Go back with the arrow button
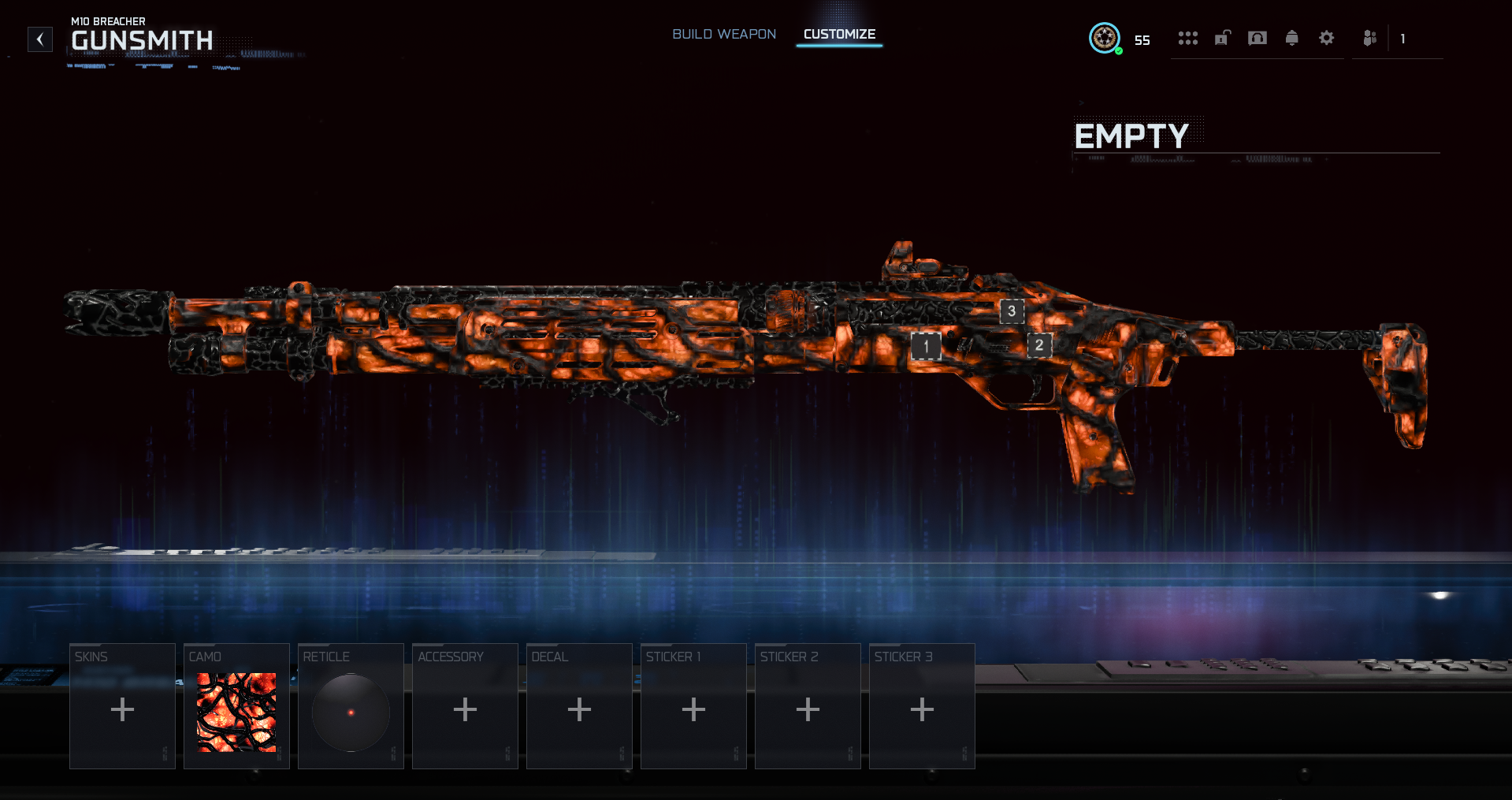The image size is (1512, 800). point(40,39)
